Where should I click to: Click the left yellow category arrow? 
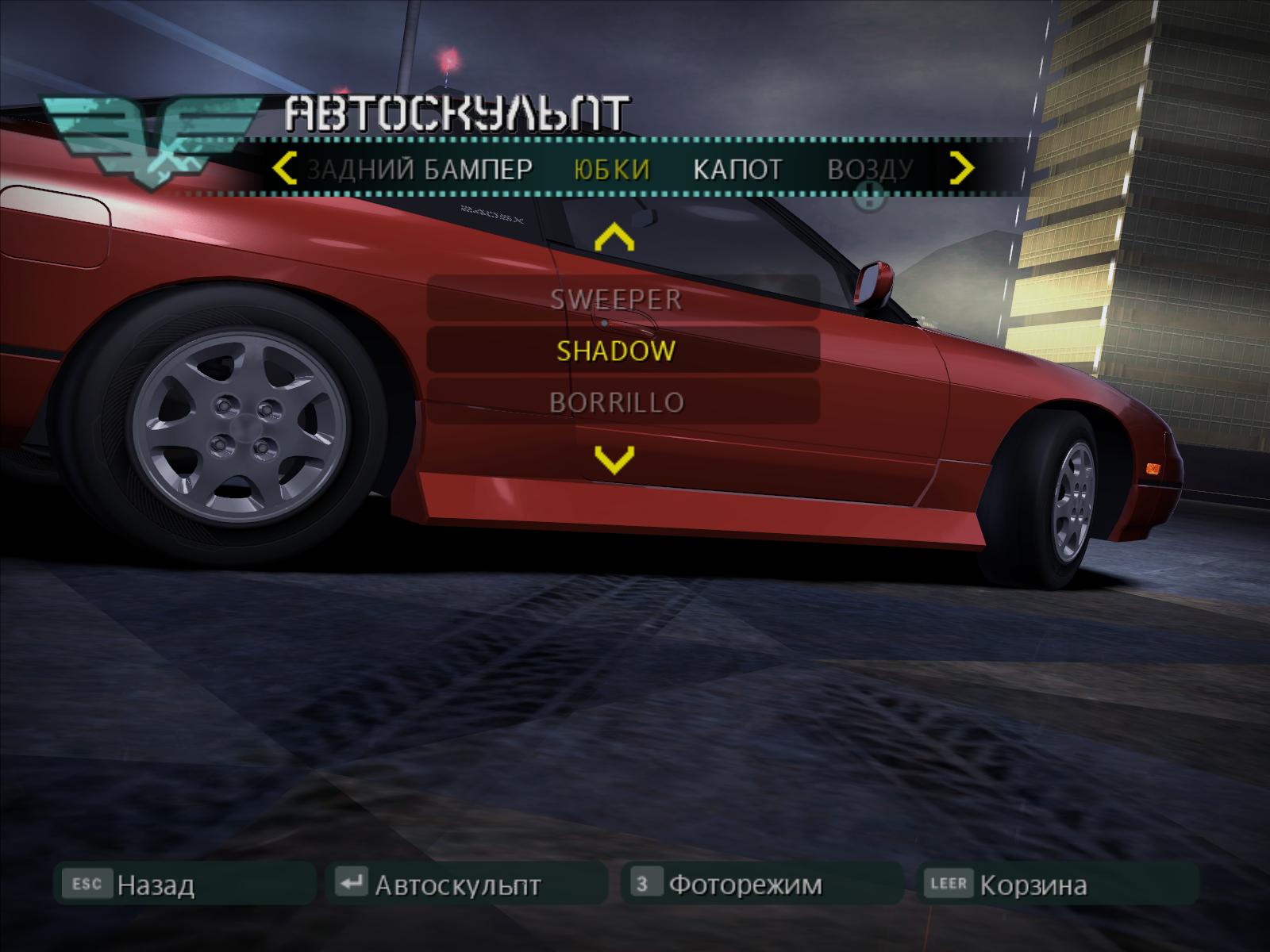point(283,169)
